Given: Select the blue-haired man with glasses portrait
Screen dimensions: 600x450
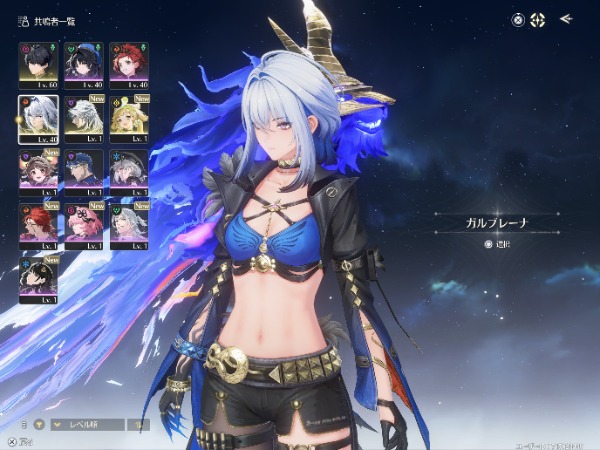Looking at the screenshot, I should (83, 171).
